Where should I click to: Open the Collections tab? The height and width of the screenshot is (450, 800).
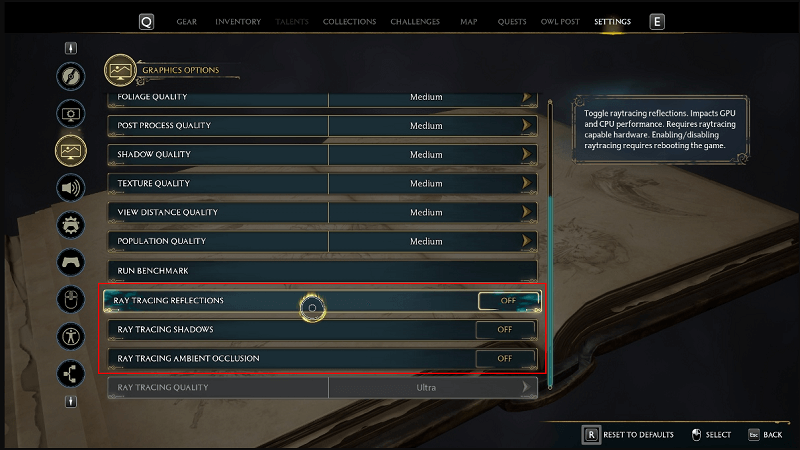click(x=350, y=22)
